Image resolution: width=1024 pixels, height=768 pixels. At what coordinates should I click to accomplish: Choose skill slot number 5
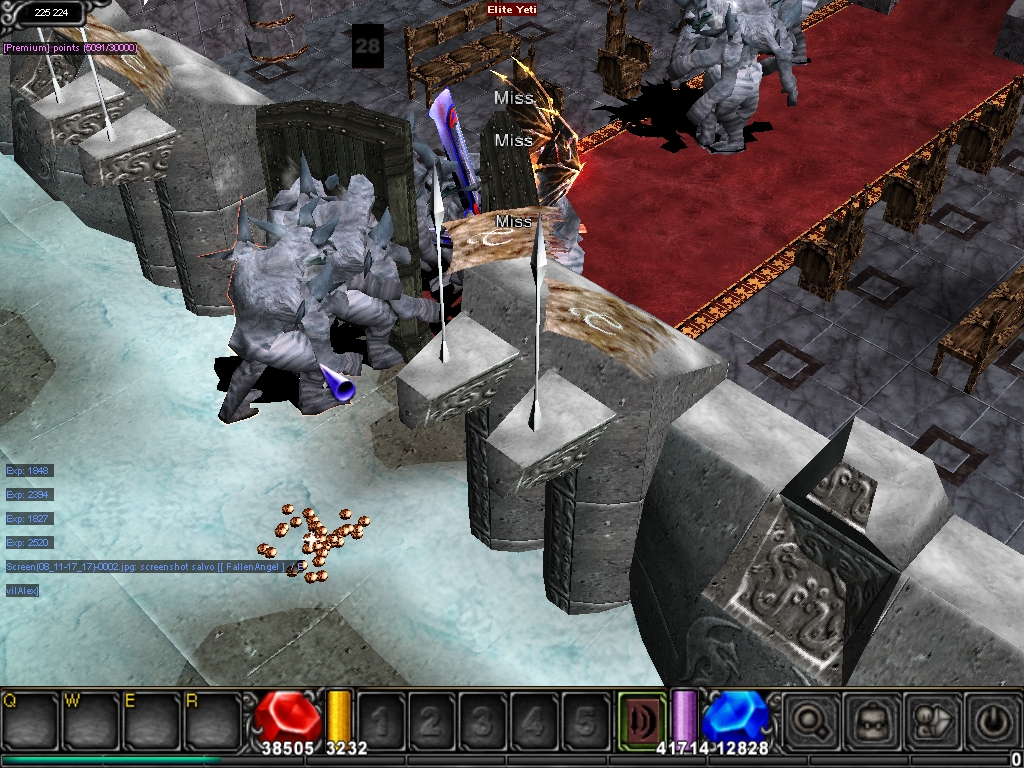pos(586,719)
